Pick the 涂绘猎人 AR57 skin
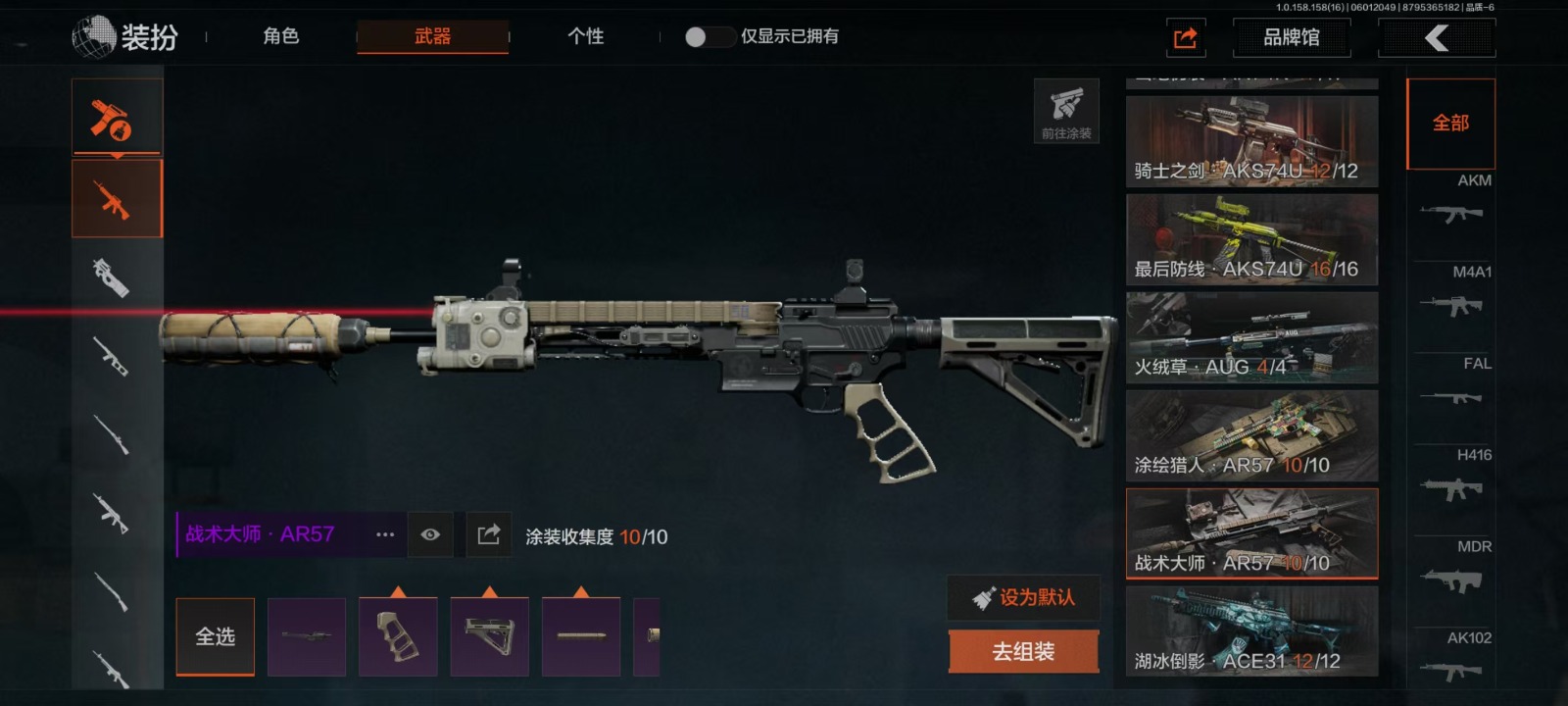This screenshot has height=706, width=1568. coord(1251,435)
